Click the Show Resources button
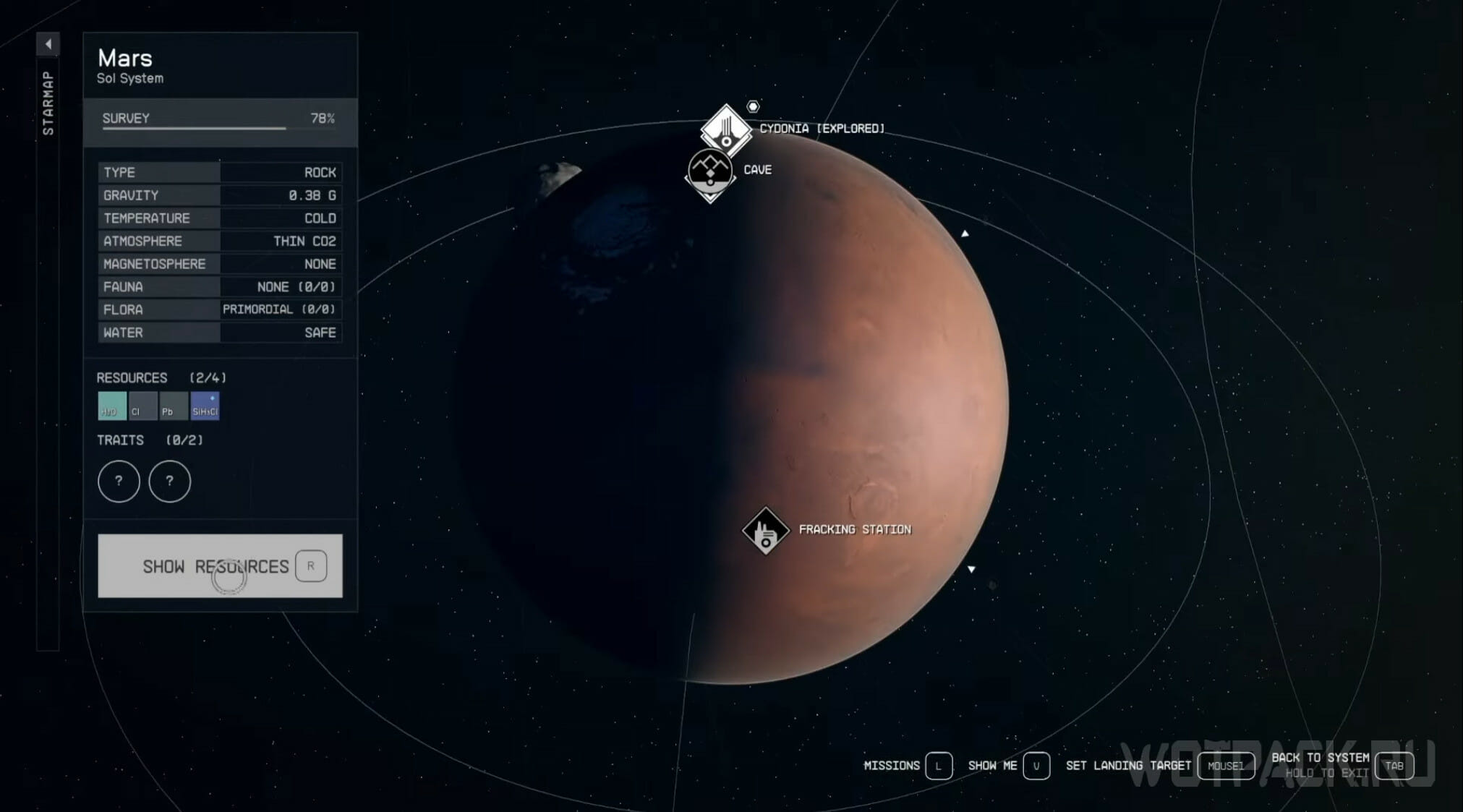Image resolution: width=1463 pixels, height=812 pixels. [x=220, y=565]
